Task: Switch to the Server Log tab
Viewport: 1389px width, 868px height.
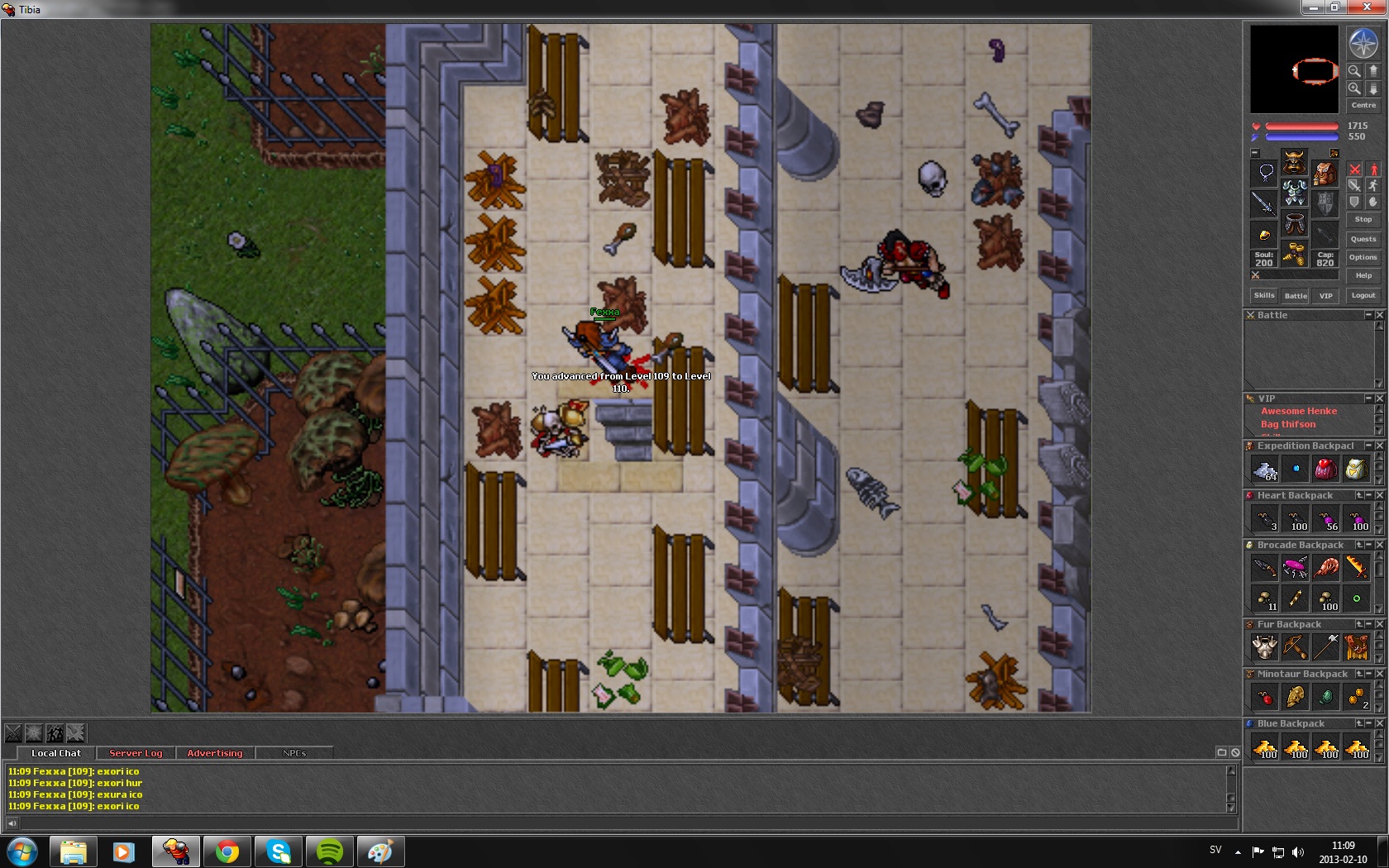Action: click(x=136, y=753)
